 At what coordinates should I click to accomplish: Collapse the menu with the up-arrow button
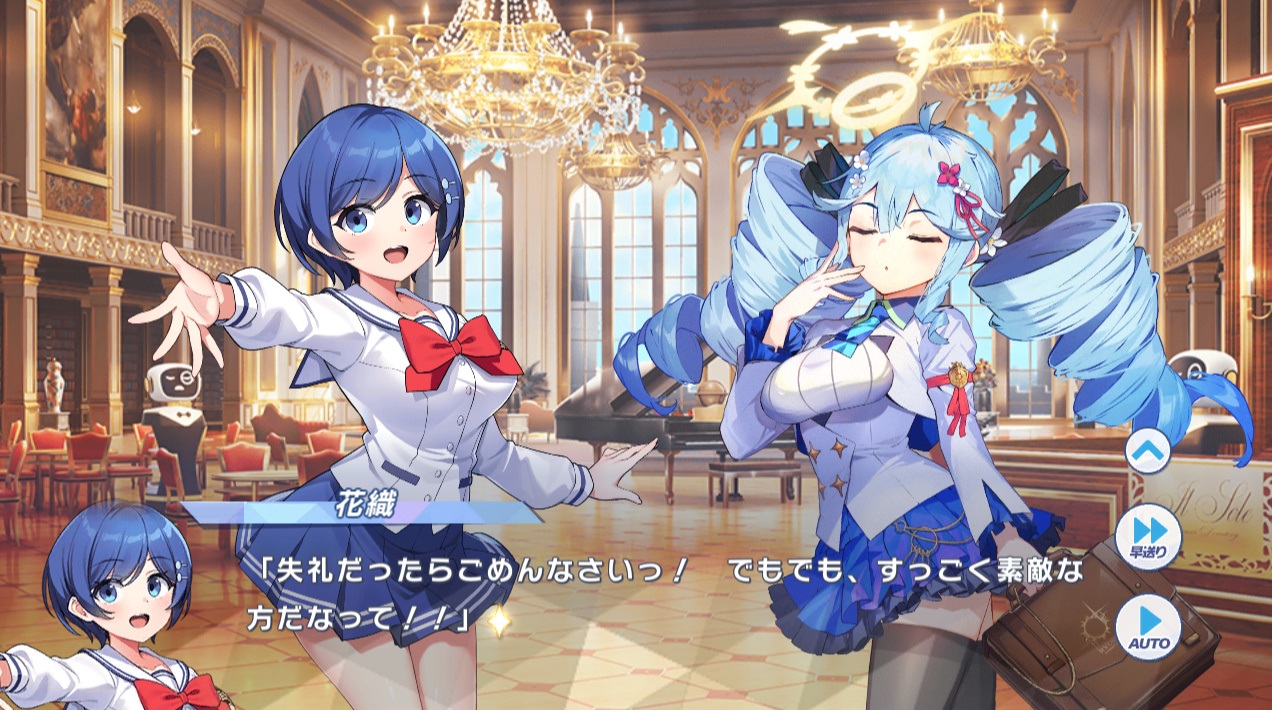click(1147, 451)
